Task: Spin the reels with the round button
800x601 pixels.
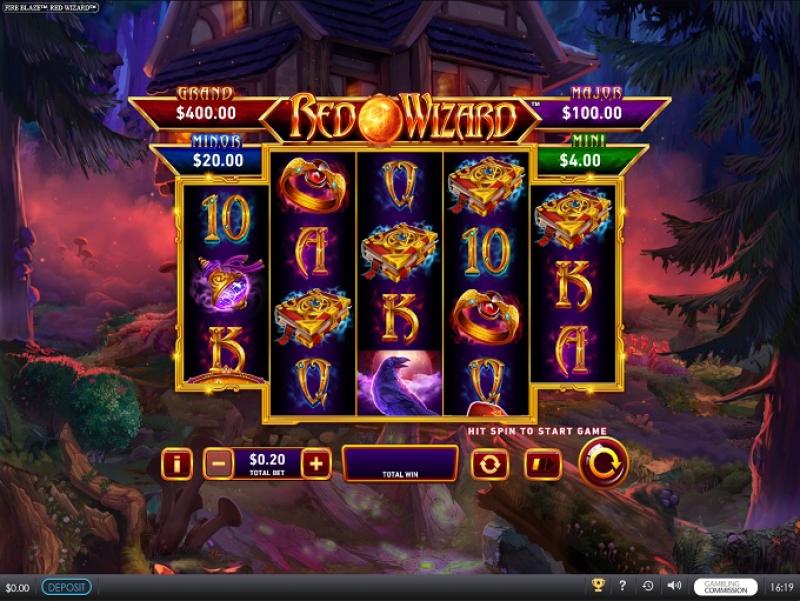Action: tap(603, 463)
